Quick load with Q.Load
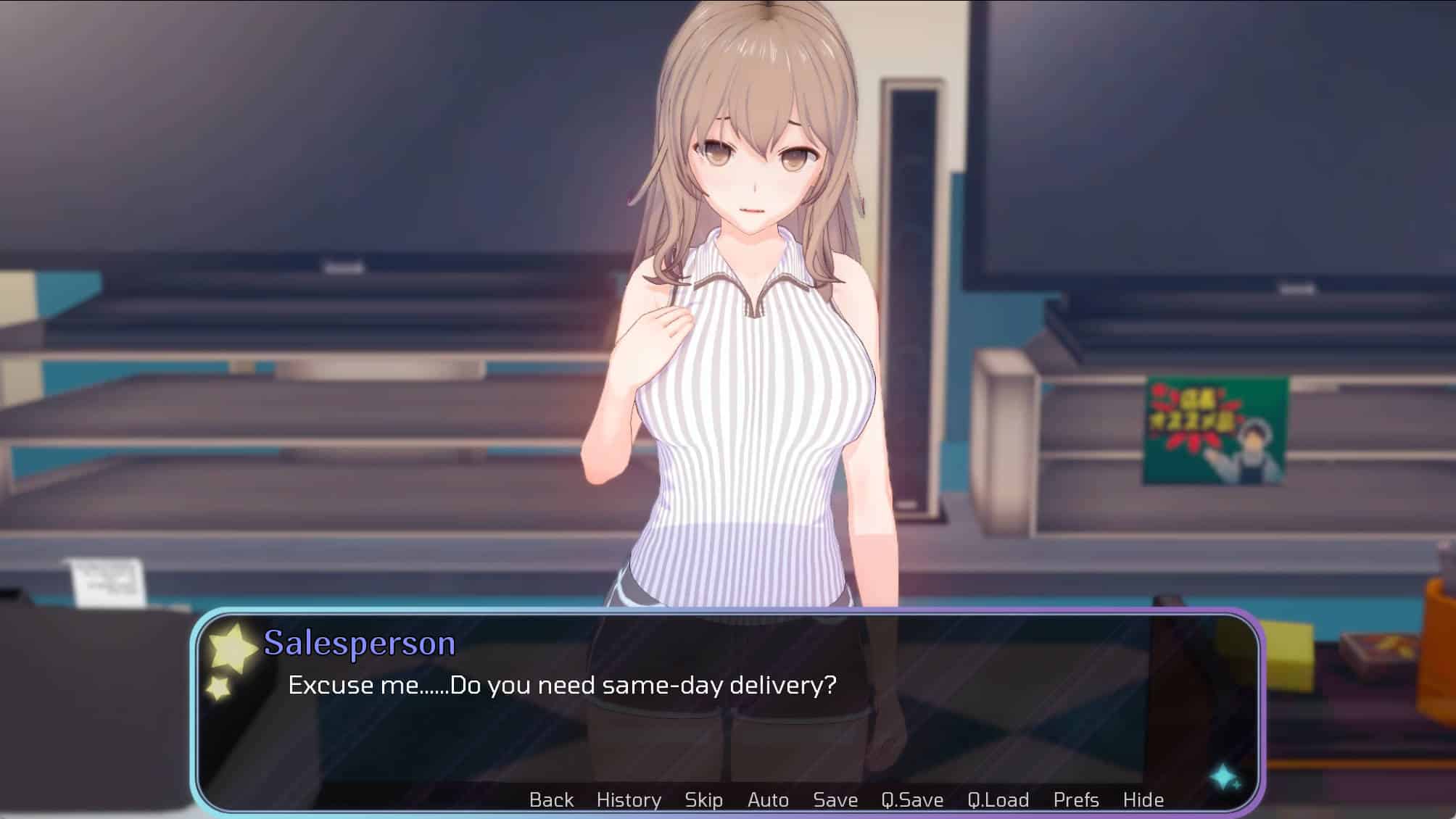Image resolution: width=1456 pixels, height=819 pixels. pos(998,799)
